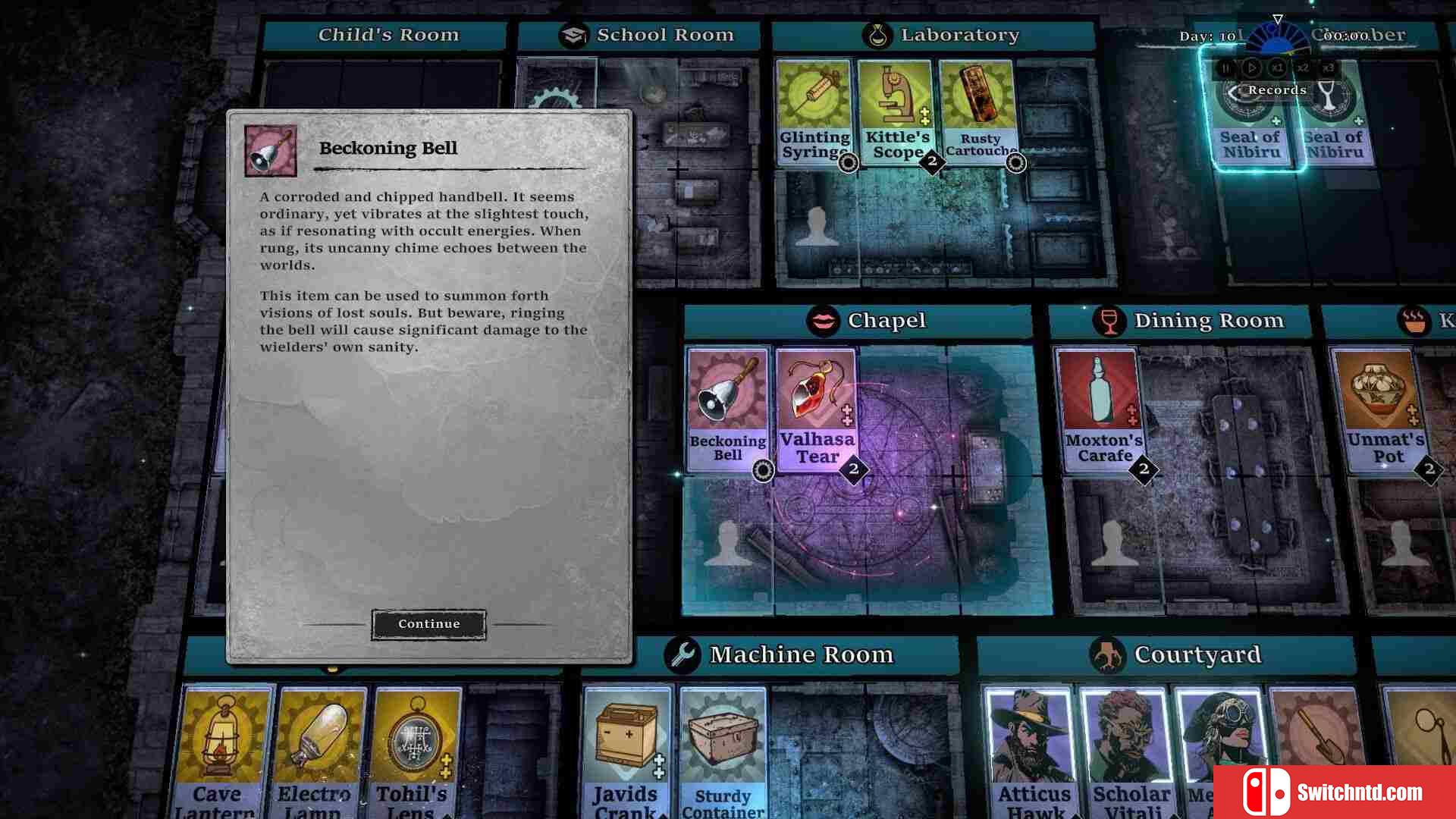Resume time with the play button

tap(1251, 67)
